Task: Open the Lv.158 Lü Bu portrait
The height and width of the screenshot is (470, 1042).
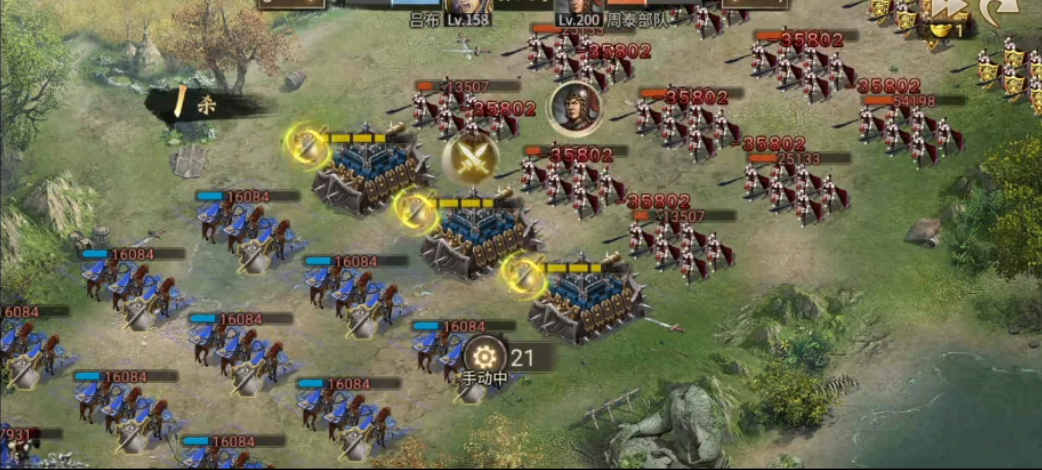Action: pyautogui.click(x=468, y=10)
